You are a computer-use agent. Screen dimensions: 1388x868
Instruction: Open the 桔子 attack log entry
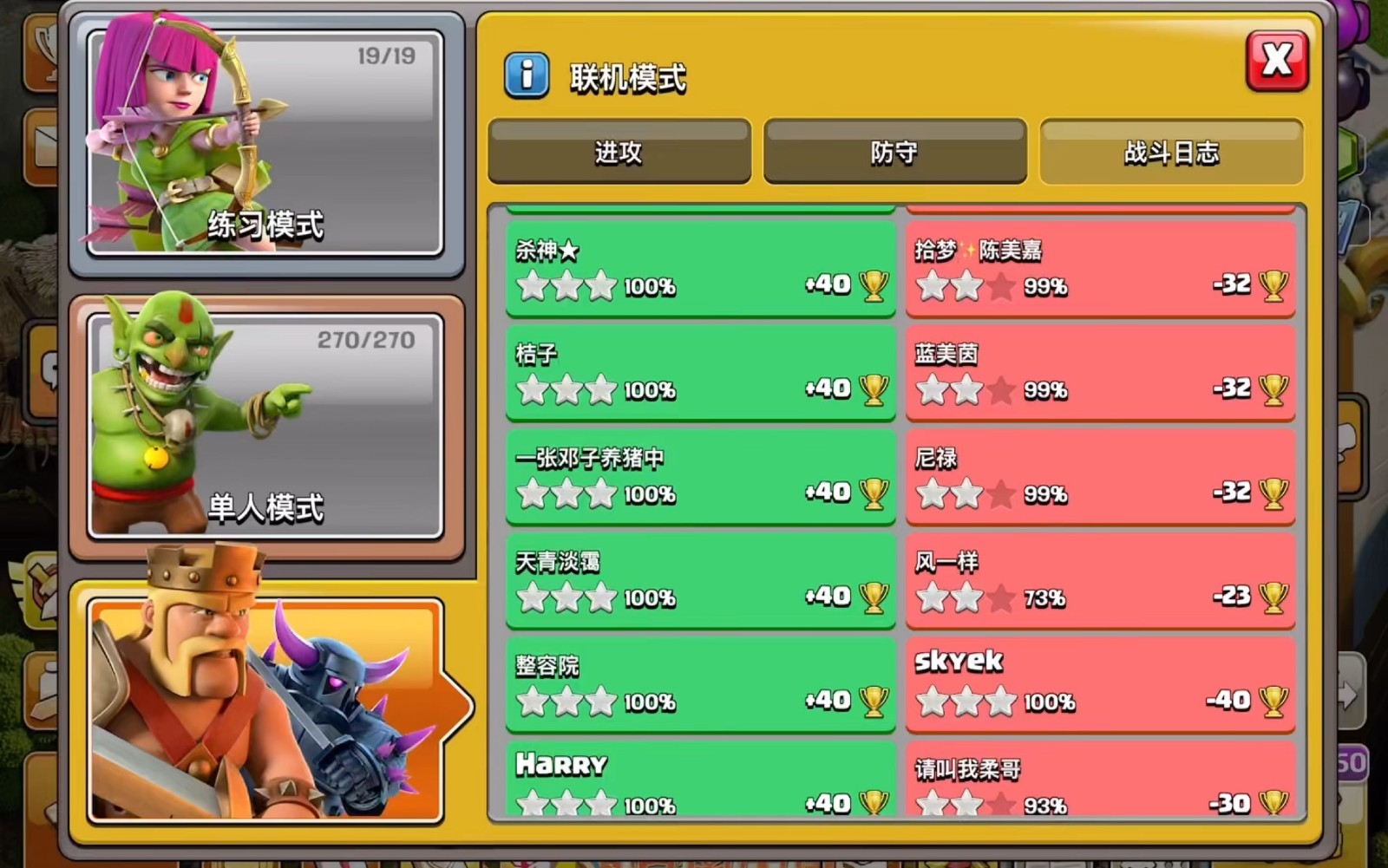[700, 373]
